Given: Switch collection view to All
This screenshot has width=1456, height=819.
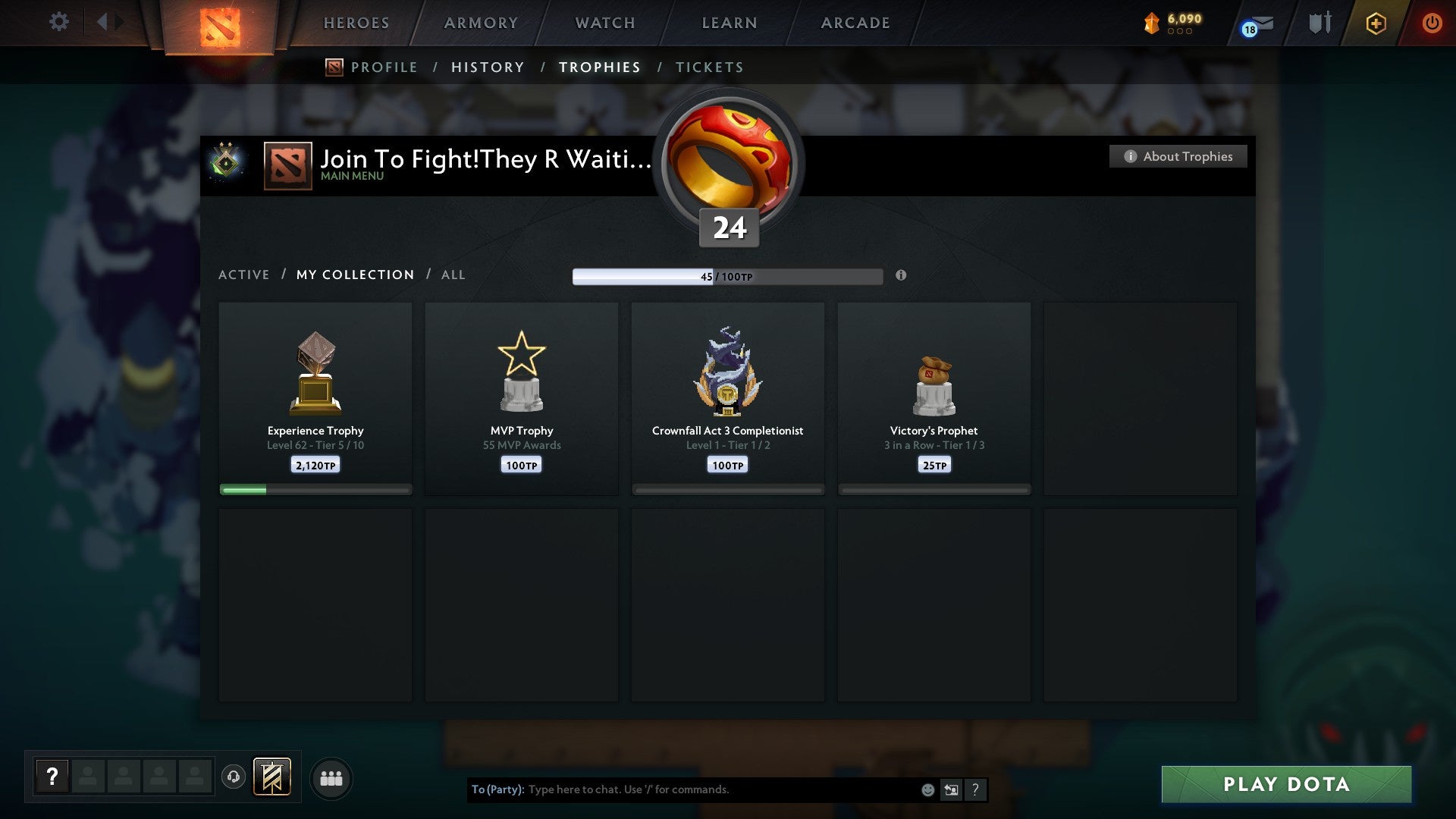Looking at the screenshot, I should [453, 275].
